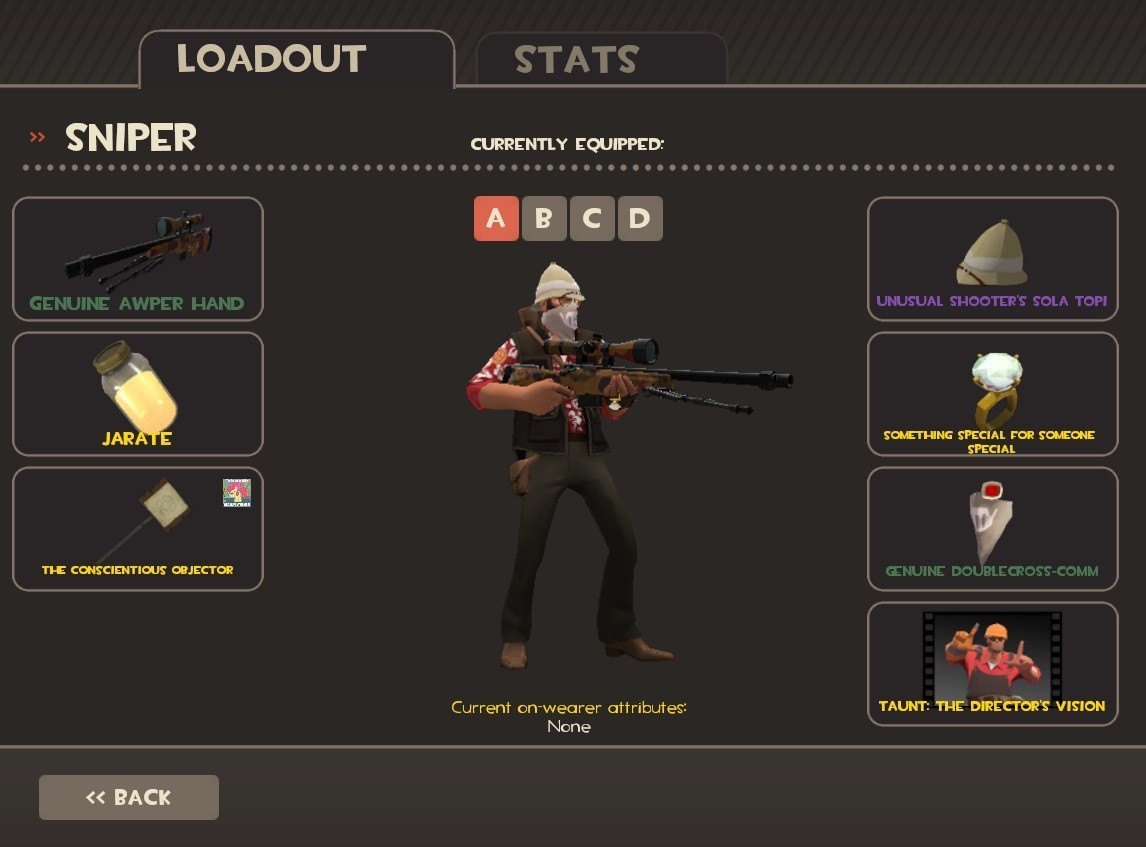Open the Unusual Shooter's Sola Topi slot
1146x847 pixels.
pyautogui.click(x=992, y=259)
